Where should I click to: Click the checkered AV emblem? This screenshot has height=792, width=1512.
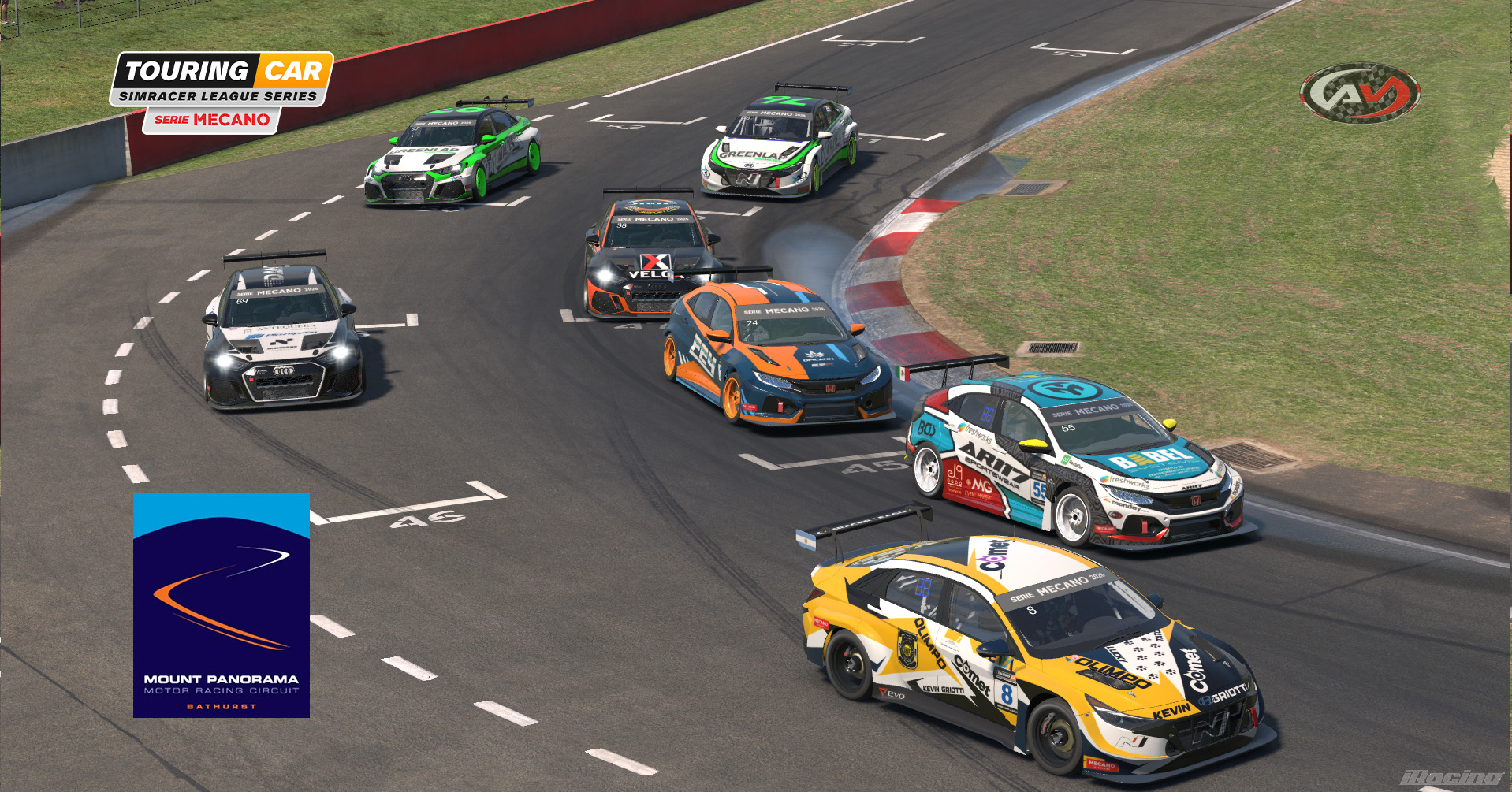pos(1360,93)
